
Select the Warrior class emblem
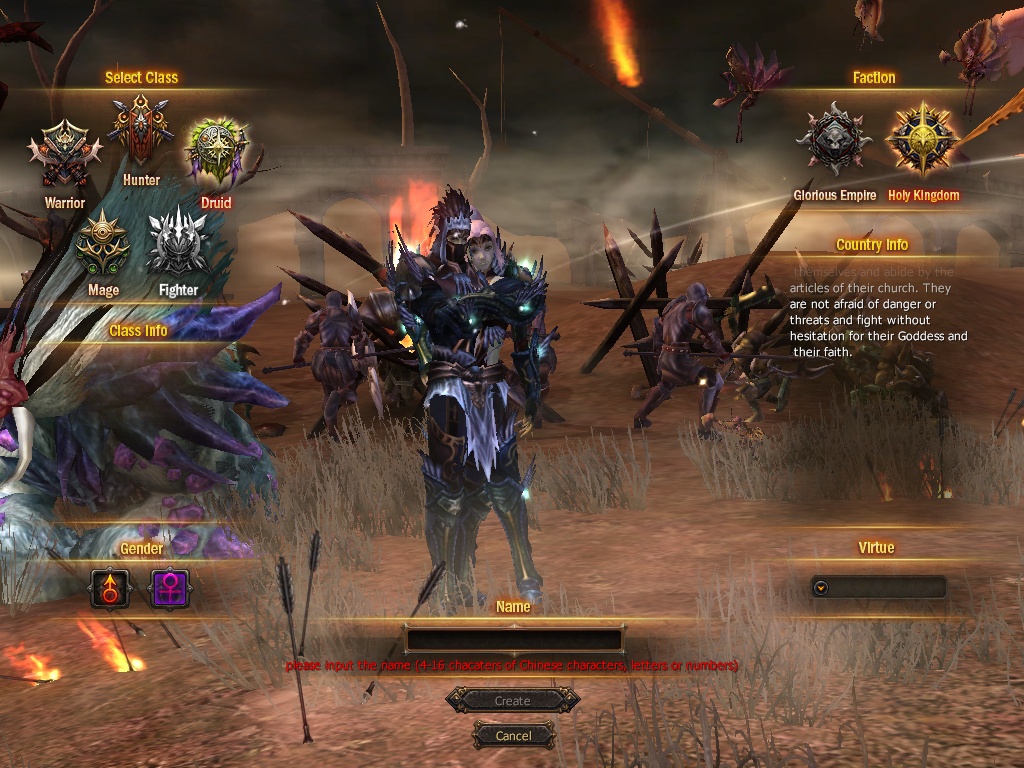click(64, 154)
